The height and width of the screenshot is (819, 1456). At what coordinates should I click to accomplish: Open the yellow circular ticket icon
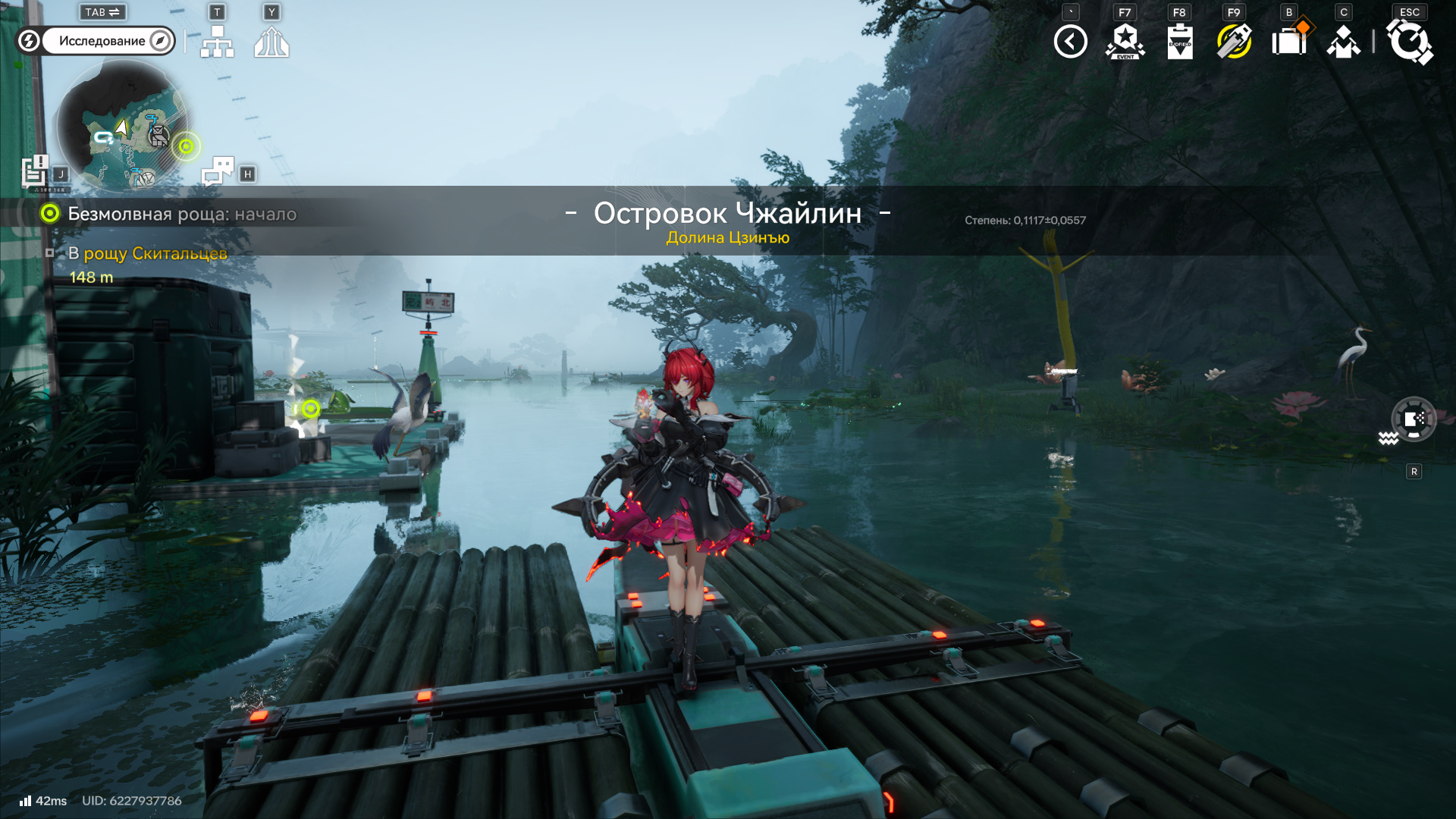1235,42
